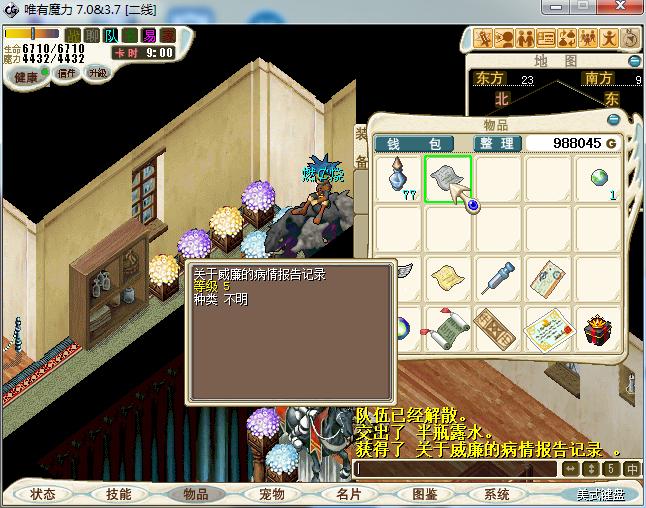Click the 升級 level-up button
The height and width of the screenshot is (508, 646).
pos(98,74)
